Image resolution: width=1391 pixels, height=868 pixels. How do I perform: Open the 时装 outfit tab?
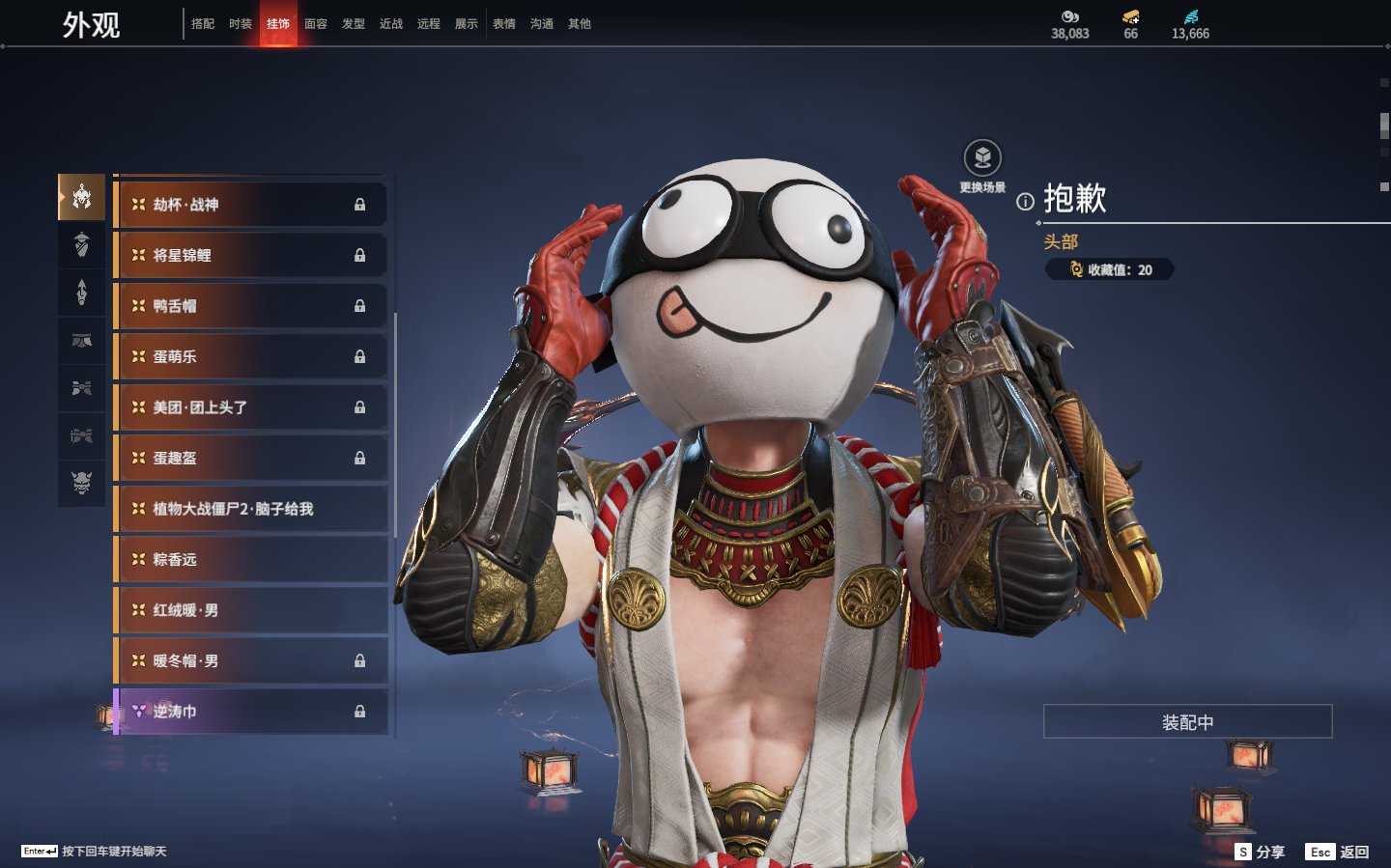pyautogui.click(x=241, y=24)
